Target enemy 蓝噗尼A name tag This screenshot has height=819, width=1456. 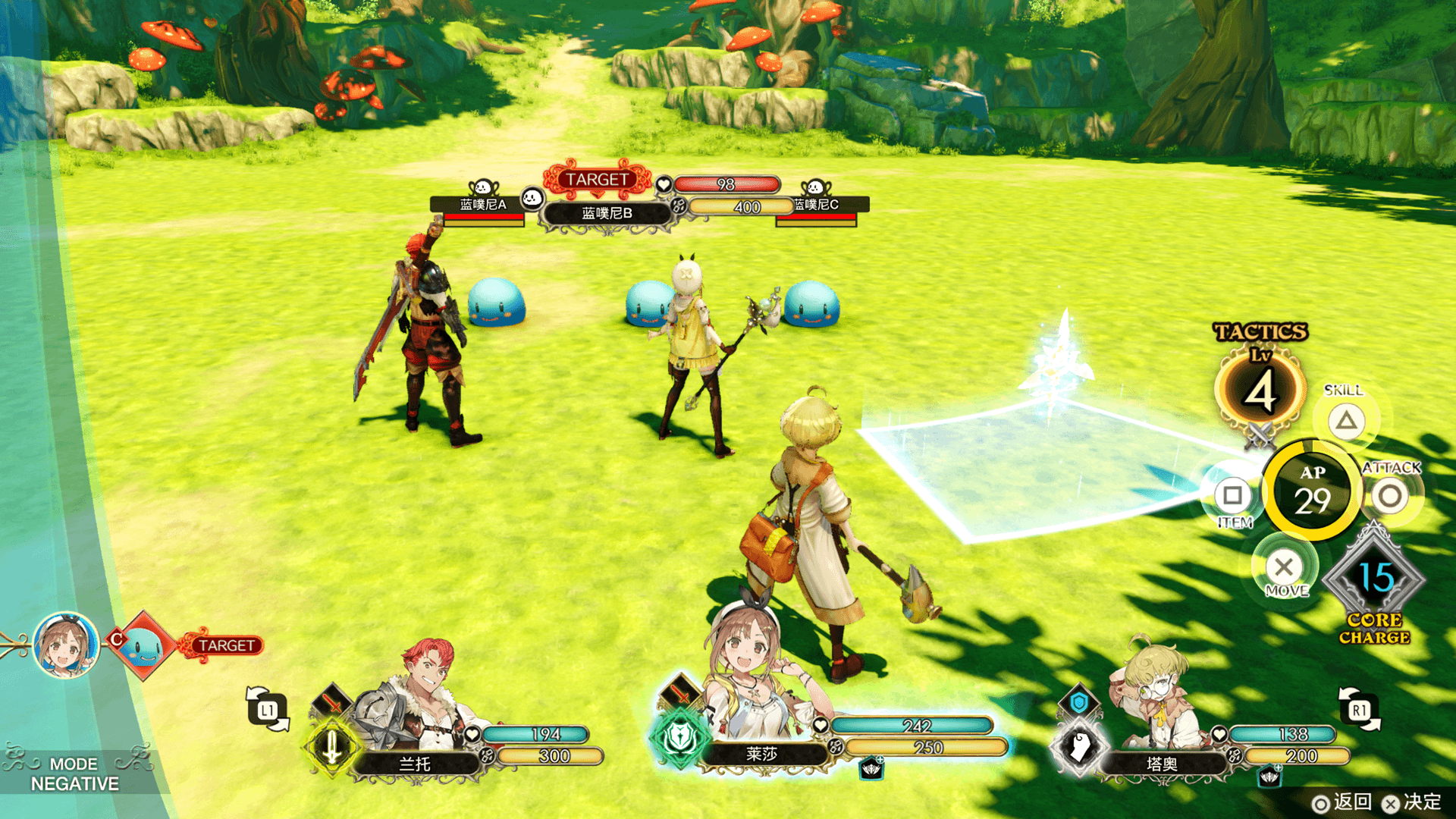pyautogui.click(x=482, y=204)
